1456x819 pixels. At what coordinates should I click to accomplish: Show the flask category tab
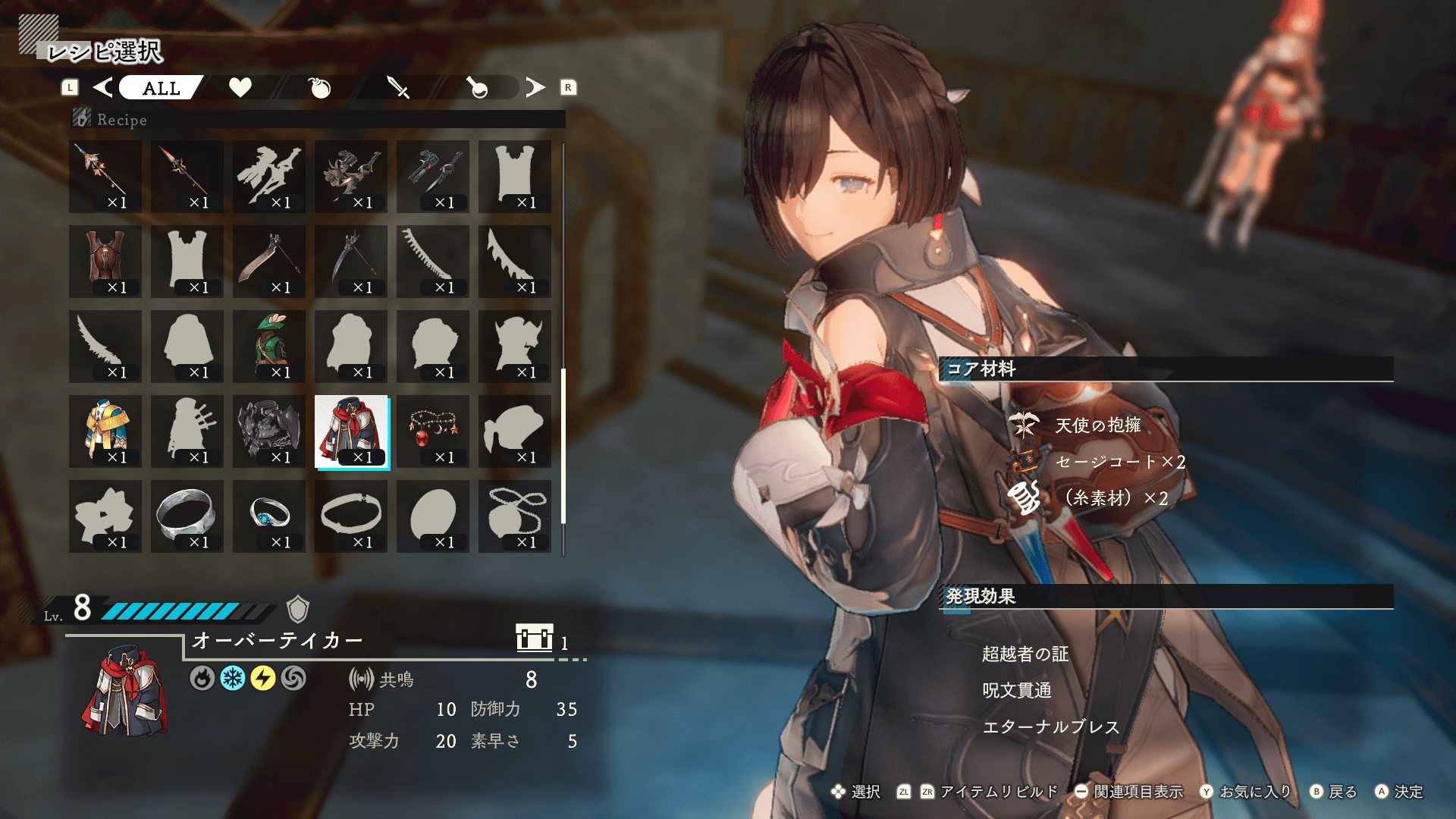(477, 88)
